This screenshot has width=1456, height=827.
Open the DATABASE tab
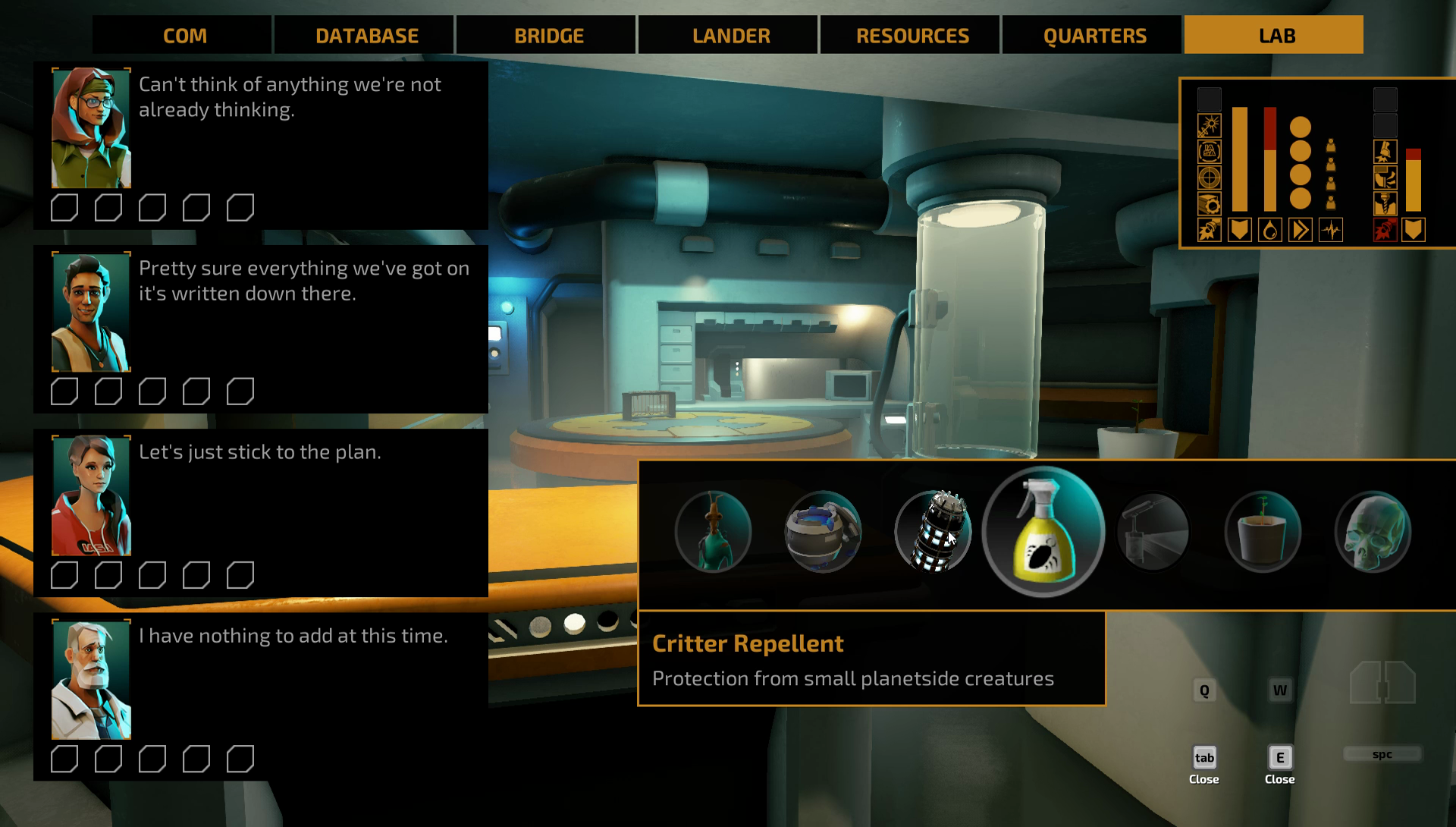367,36
